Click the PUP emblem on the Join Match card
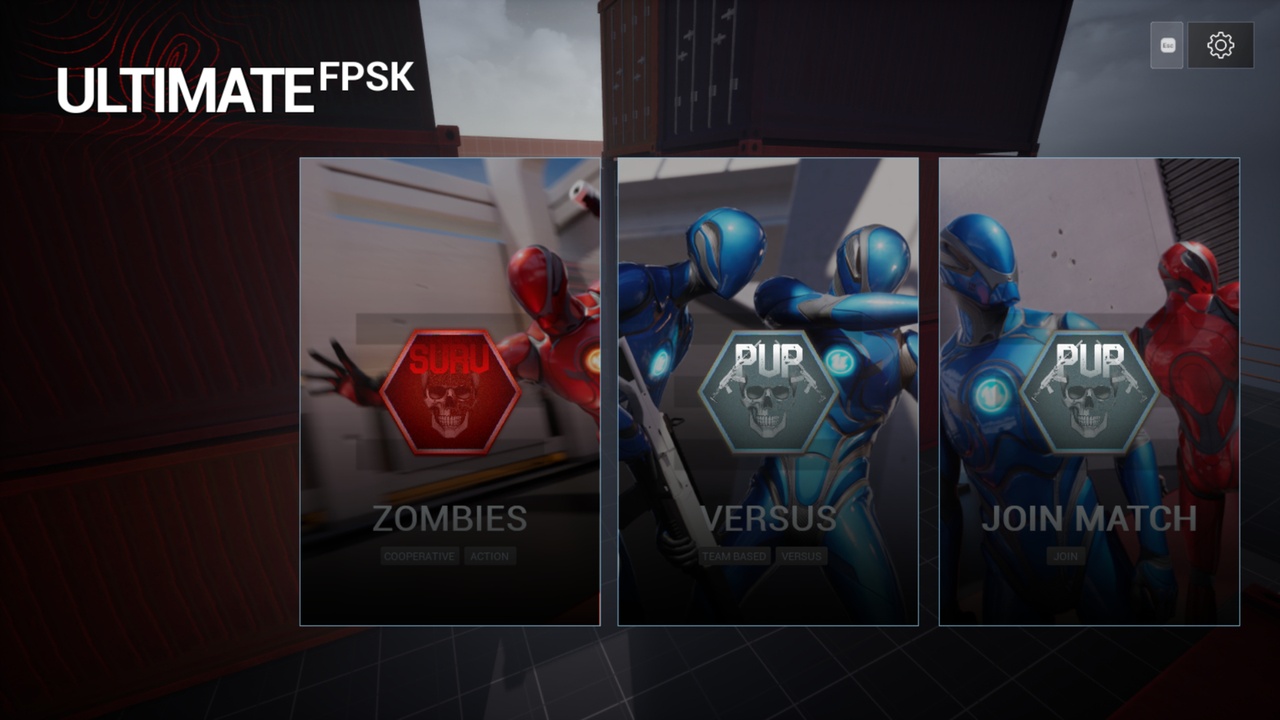The image size is (1280, 720). pyautogui.click(x=1089, y=390)
